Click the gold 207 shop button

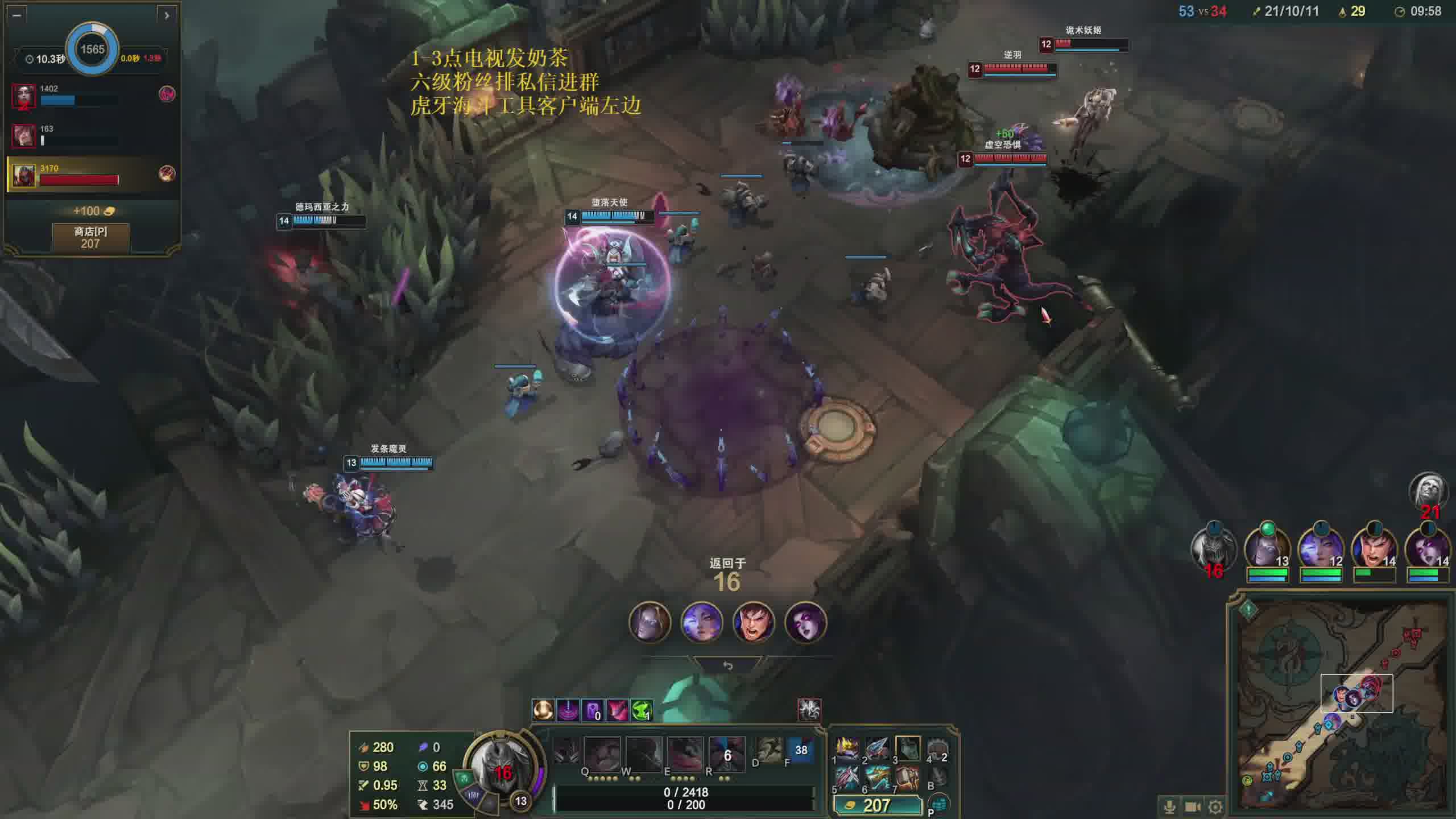coord(876,805)
